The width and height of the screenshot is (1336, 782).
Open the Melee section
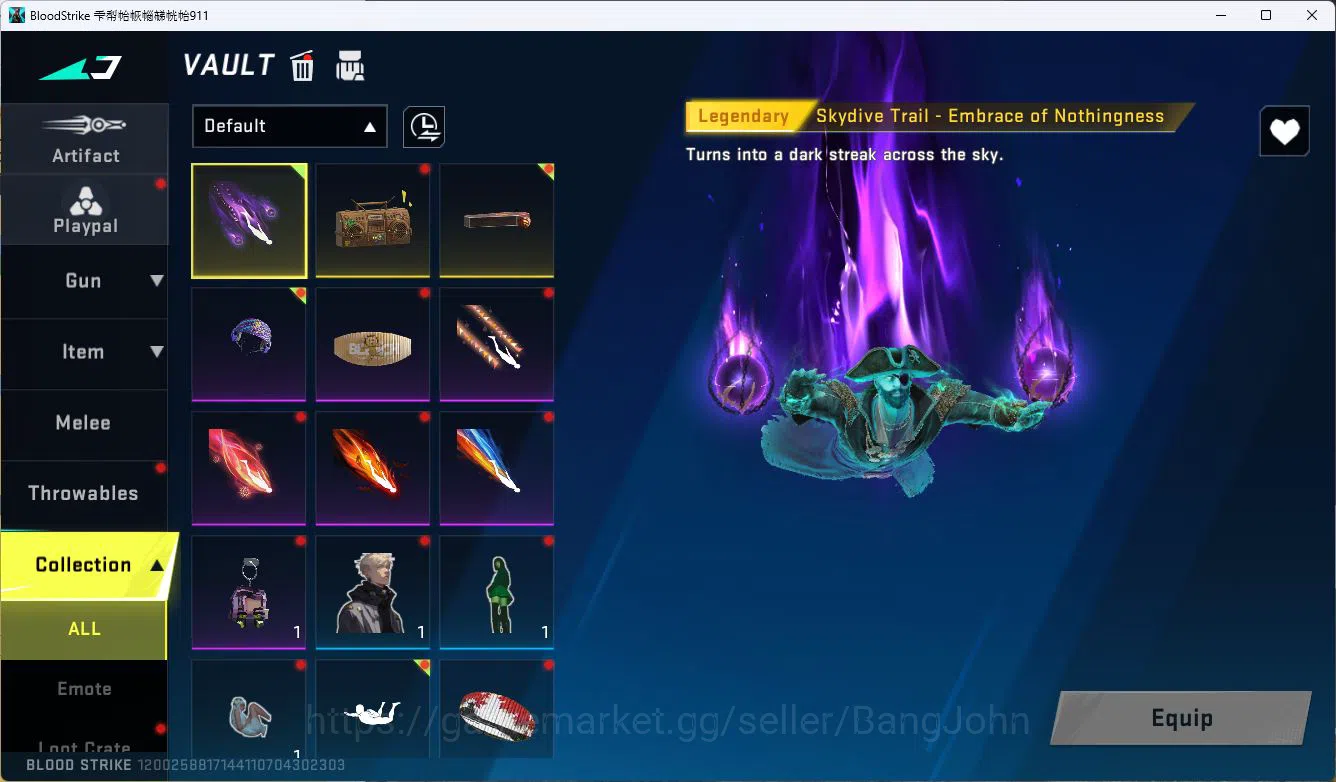(x=84, y=423)
